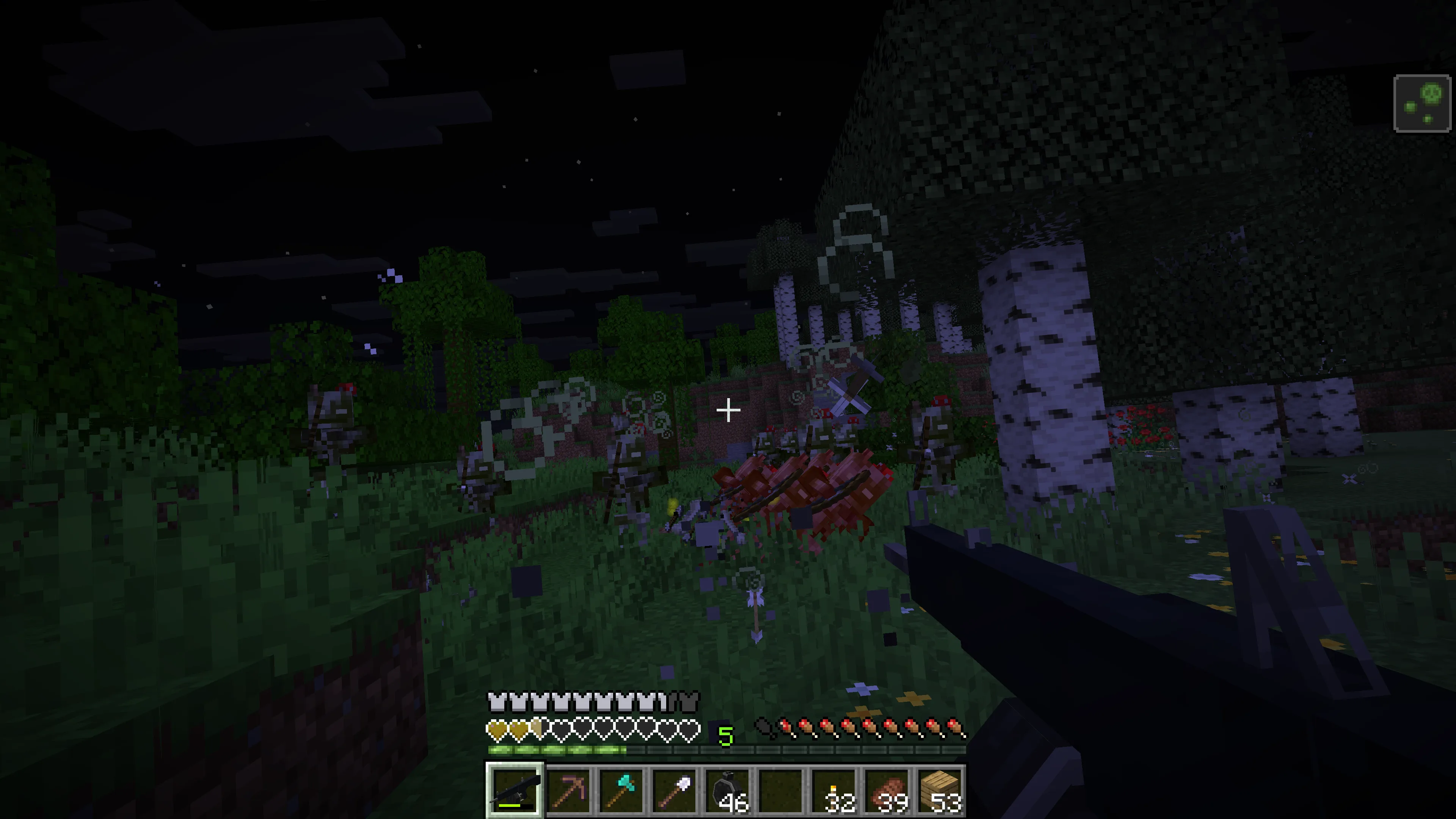Select the diamond axe slot

tap(621, 789)
